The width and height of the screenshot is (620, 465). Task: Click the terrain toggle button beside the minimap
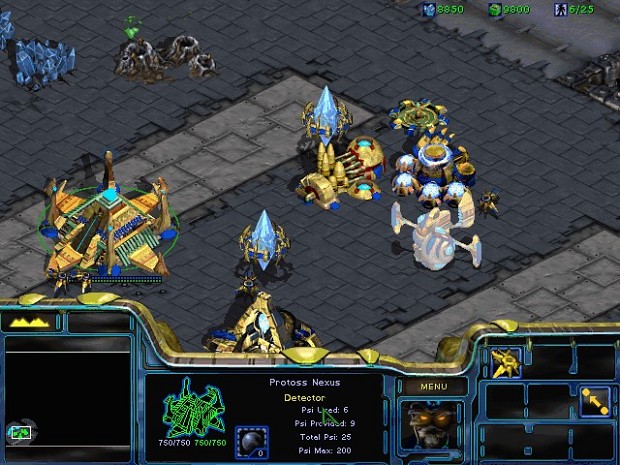tap(20, 434)
